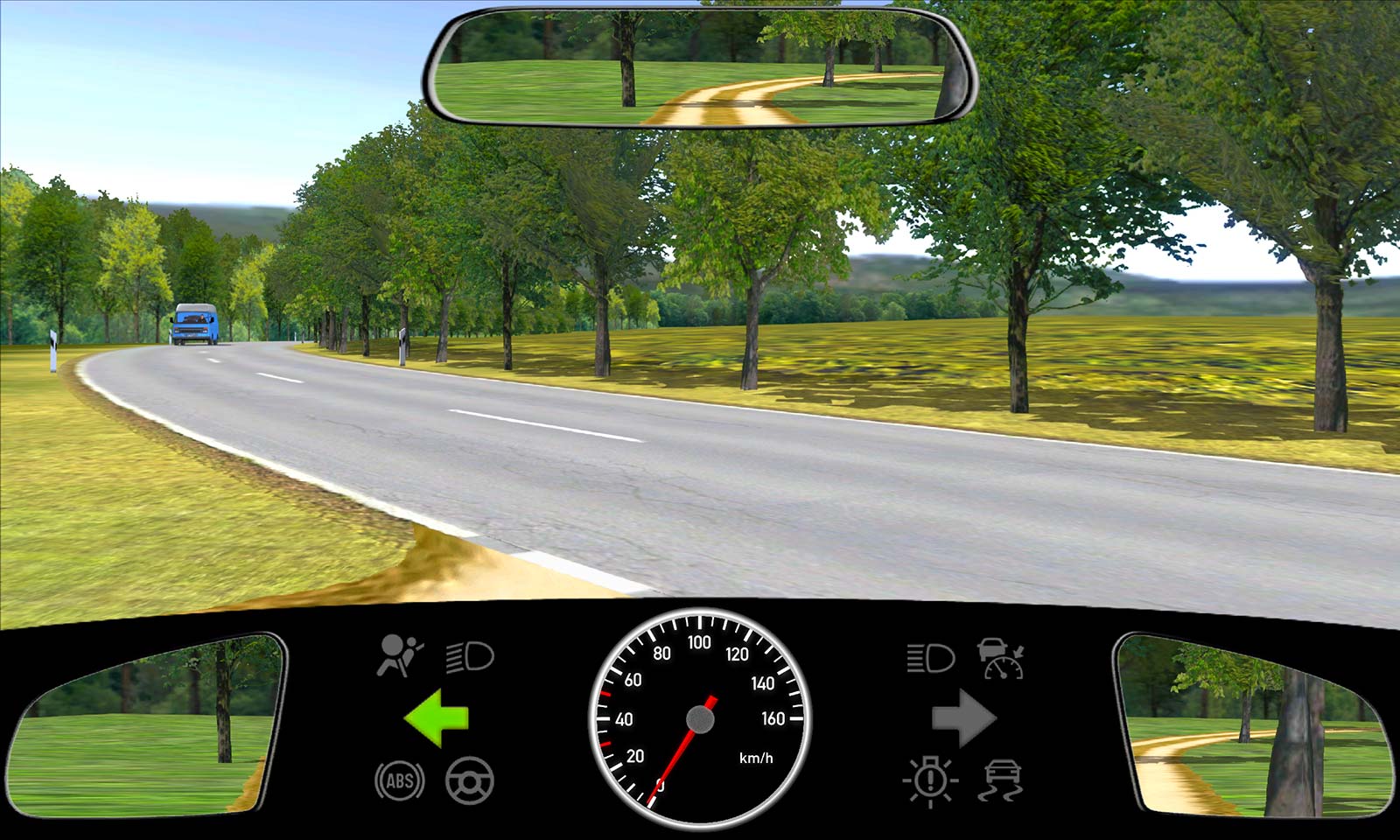
Task: Select the airbag warning icon
Action: tap(399, 656)
